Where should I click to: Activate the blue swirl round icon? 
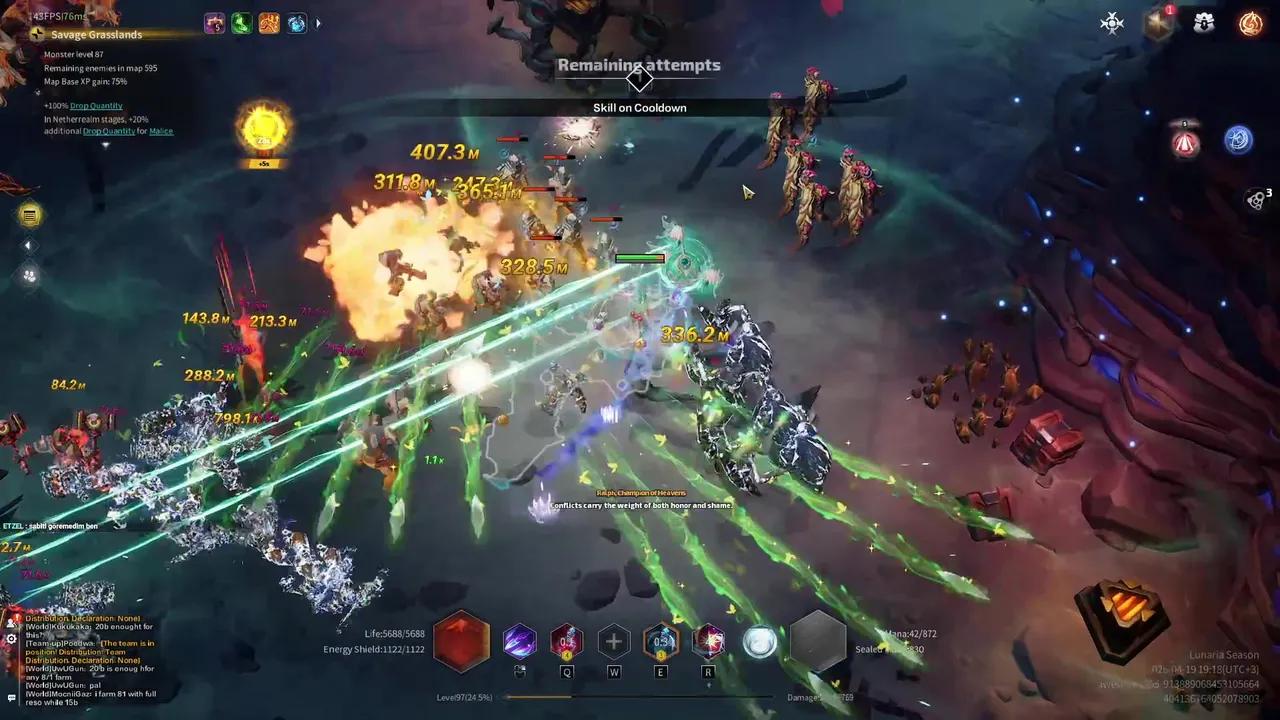coord(1238,140)
